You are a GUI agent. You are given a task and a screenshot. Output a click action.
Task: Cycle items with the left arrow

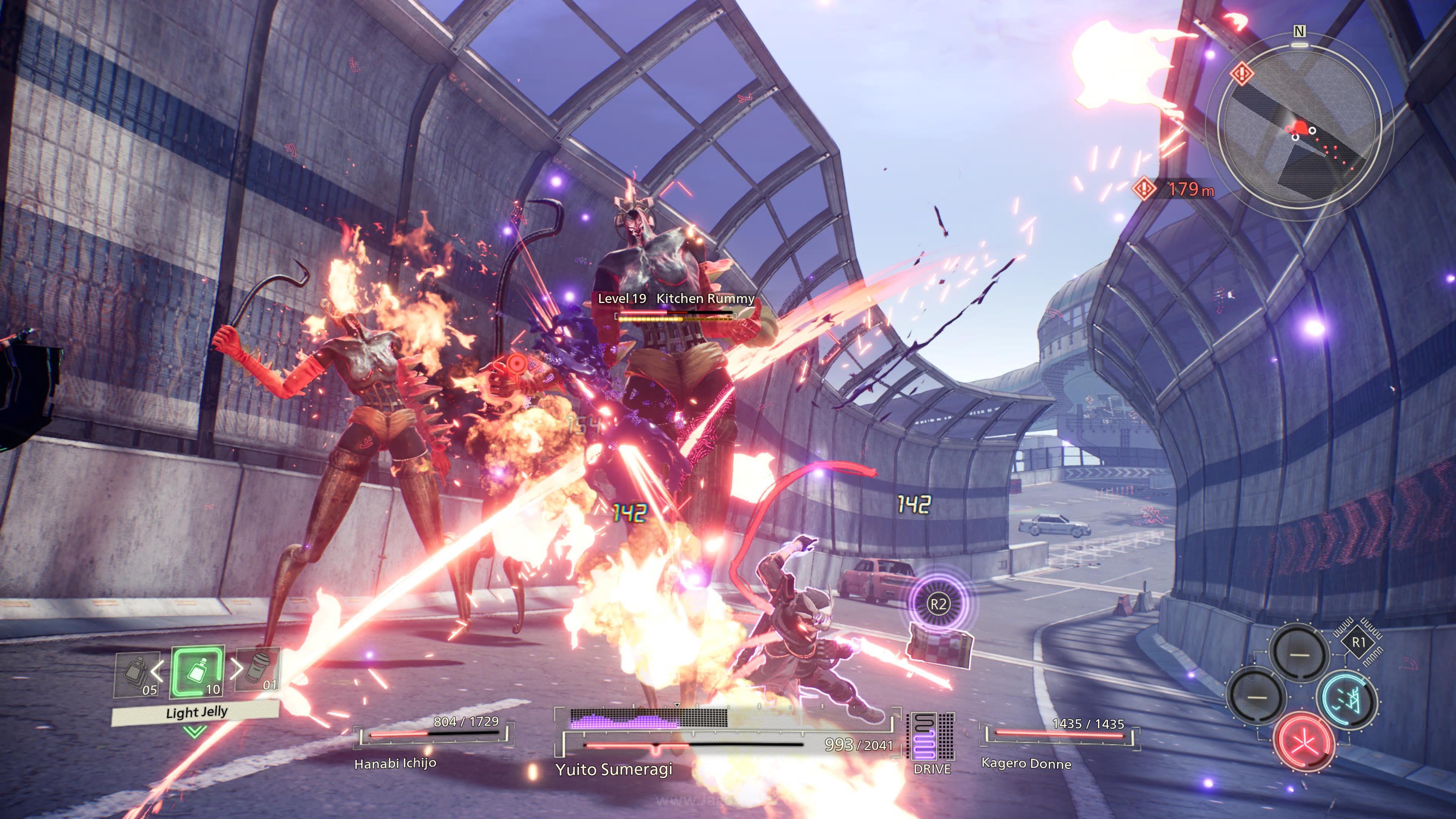click(x=157, y=671)
